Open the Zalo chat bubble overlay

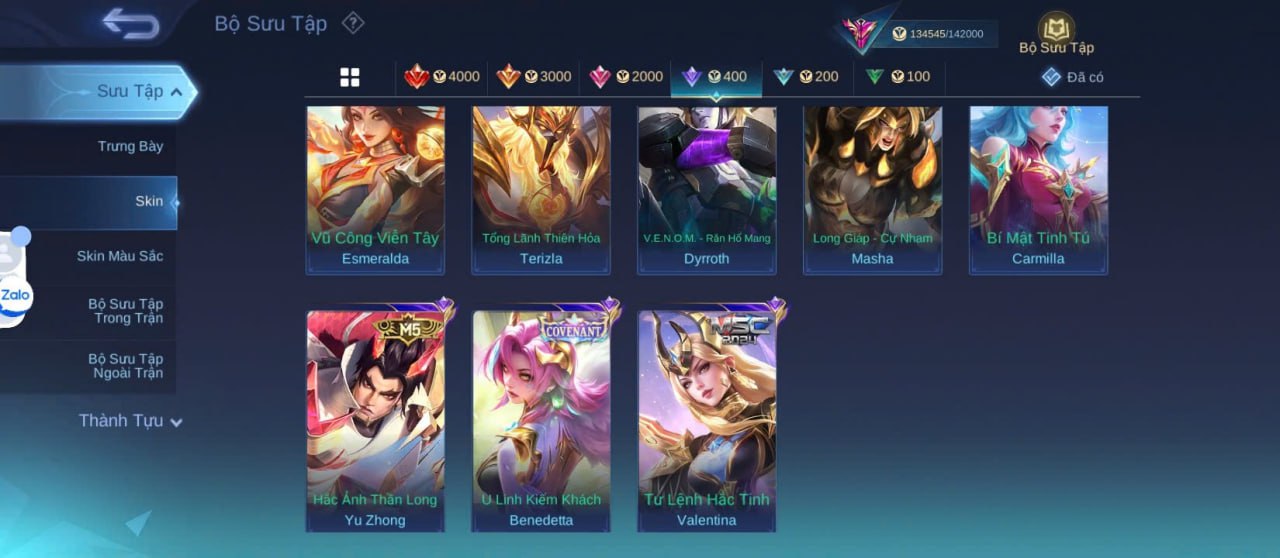click(15, 295)
